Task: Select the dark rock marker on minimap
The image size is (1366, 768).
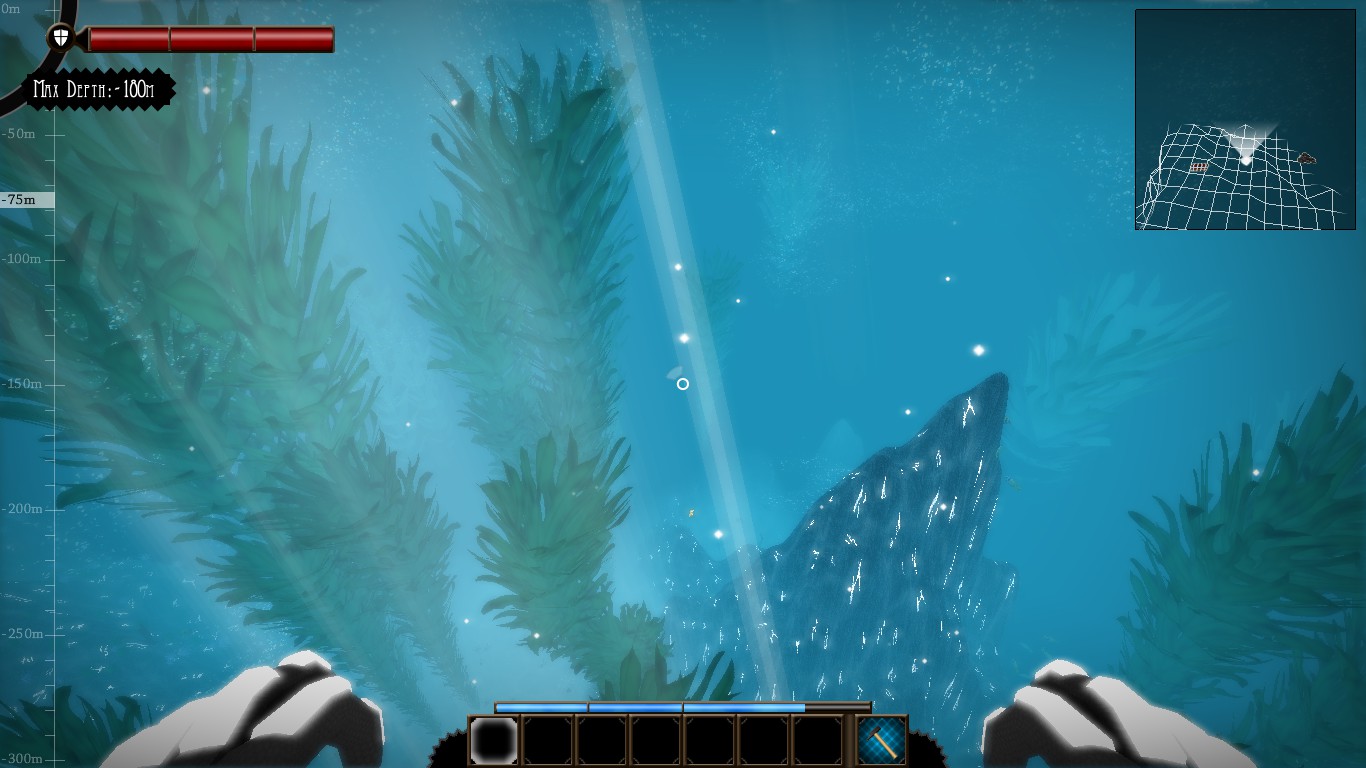Action: click(1306, 158)
